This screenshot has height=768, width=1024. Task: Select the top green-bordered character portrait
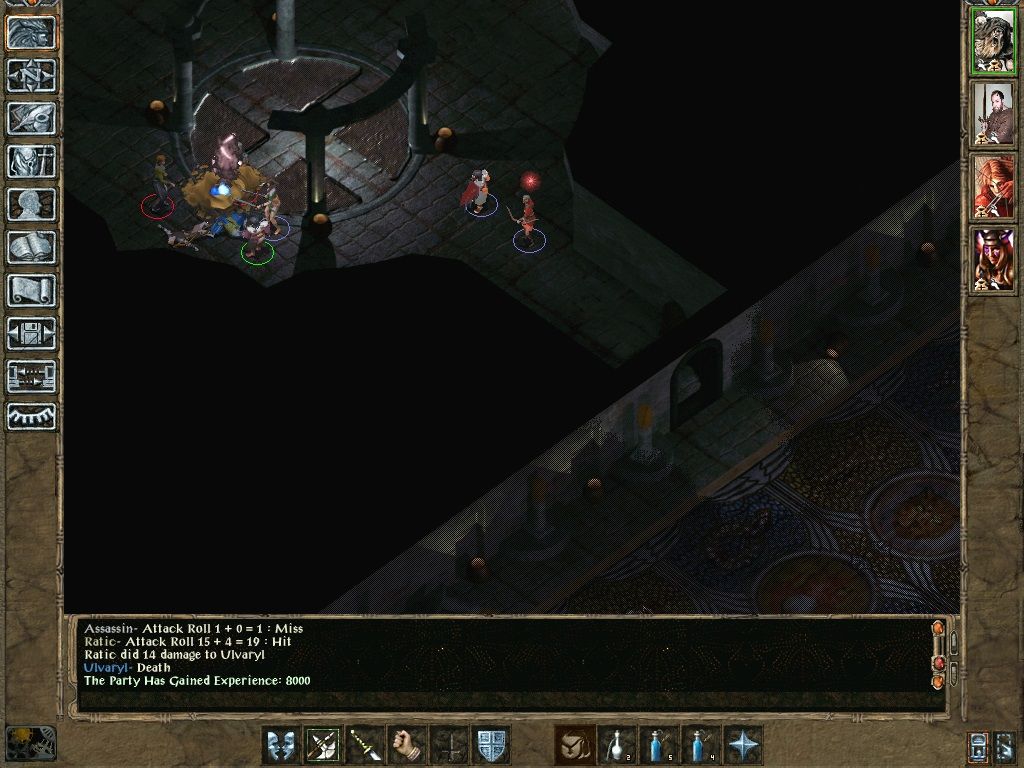(993, 42)
